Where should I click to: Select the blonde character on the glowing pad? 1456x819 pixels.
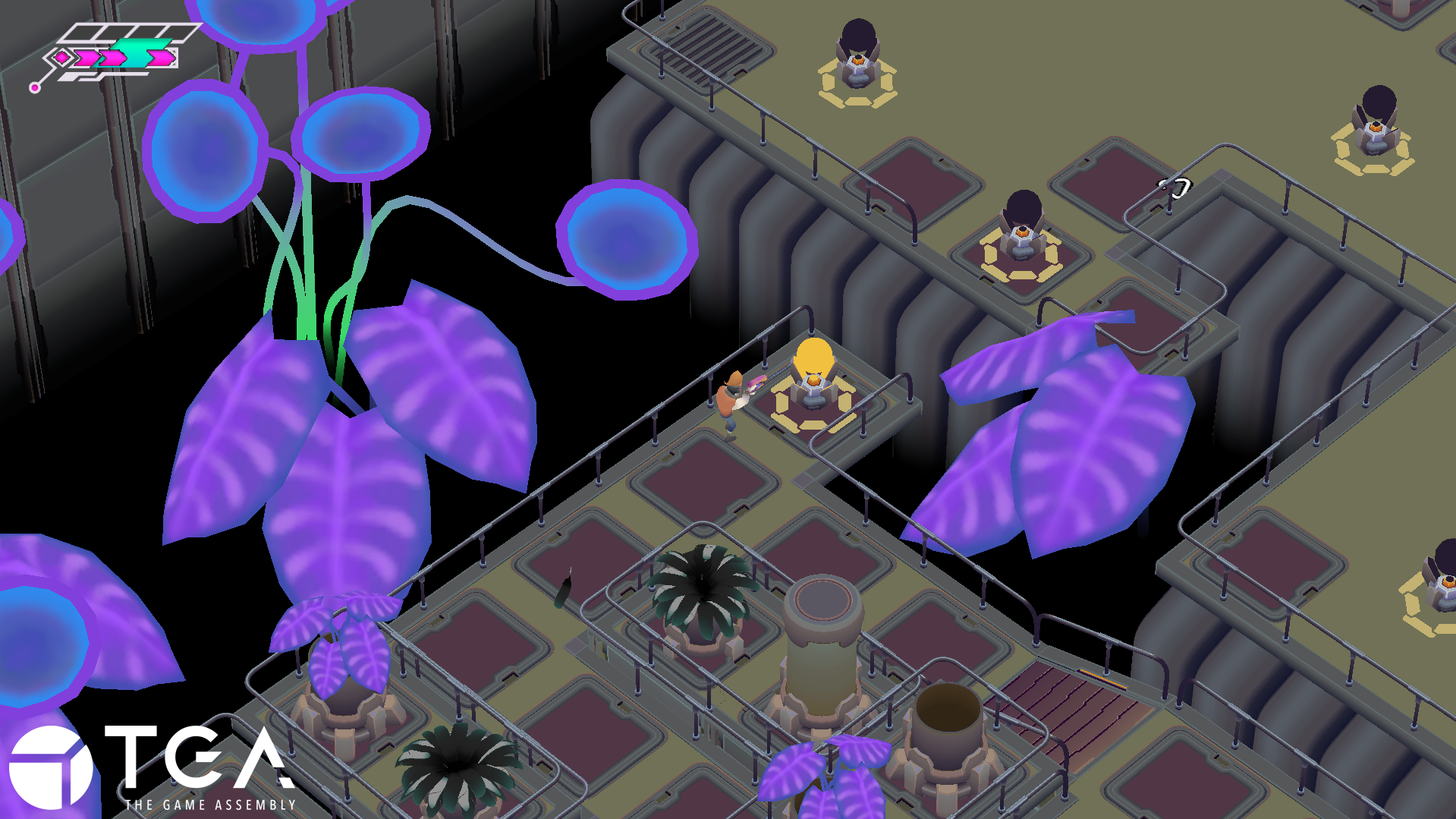(x=812, y=368)
